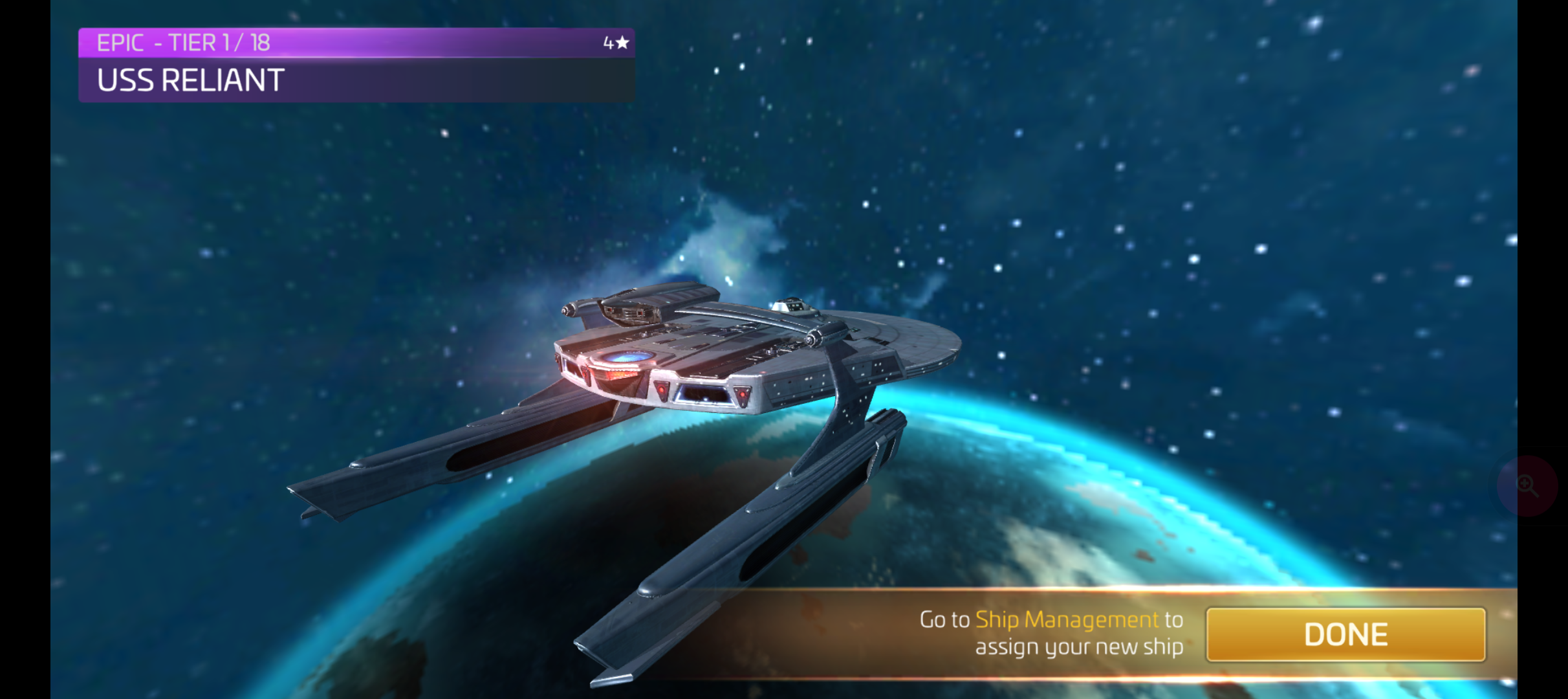The height and width of the screenshot is (699, 1568).
Task: Tap the red magnifier overlay icon
Action: click(1527, 485)
